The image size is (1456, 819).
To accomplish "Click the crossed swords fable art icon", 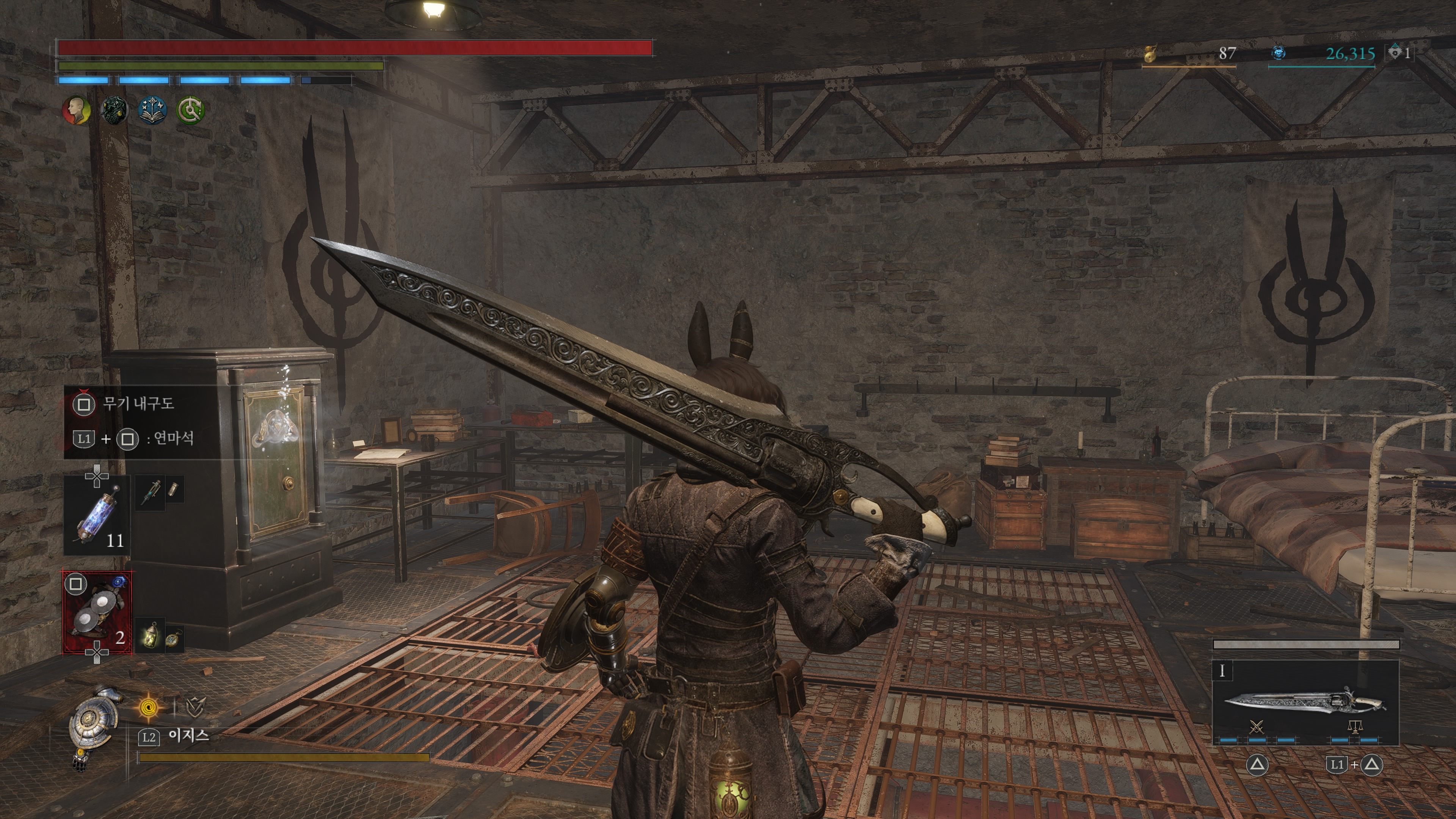I will tap(1257, 726).
